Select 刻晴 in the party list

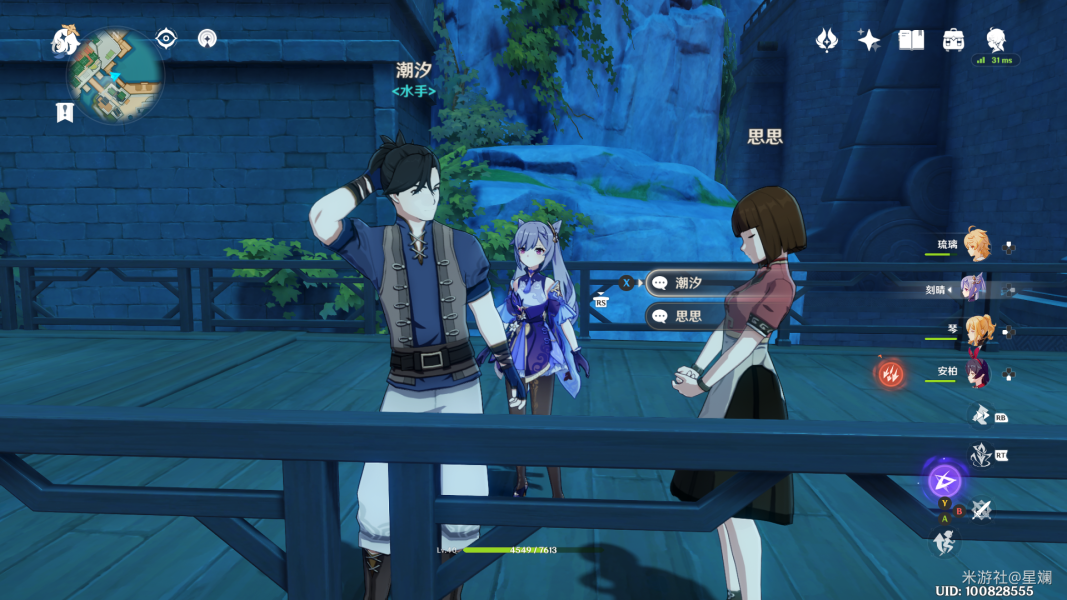tap(974, 289)
